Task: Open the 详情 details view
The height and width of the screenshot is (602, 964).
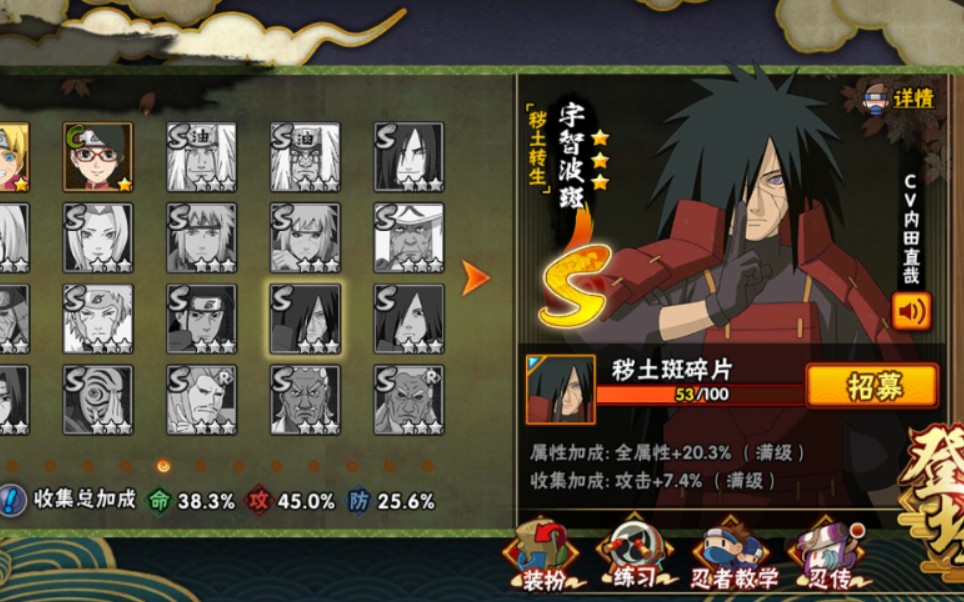Action: [x=900, y=98]
